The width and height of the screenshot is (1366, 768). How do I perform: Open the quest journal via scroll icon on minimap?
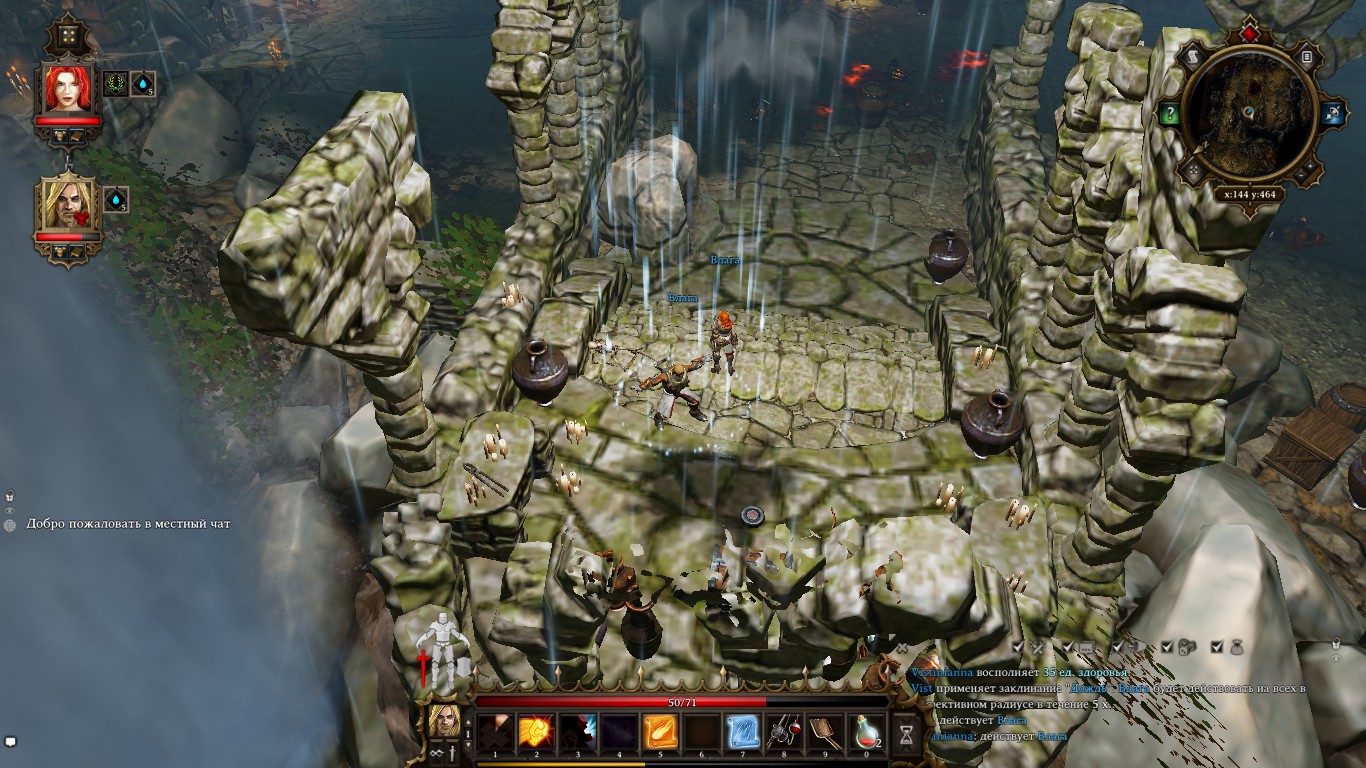[1193, 56]
